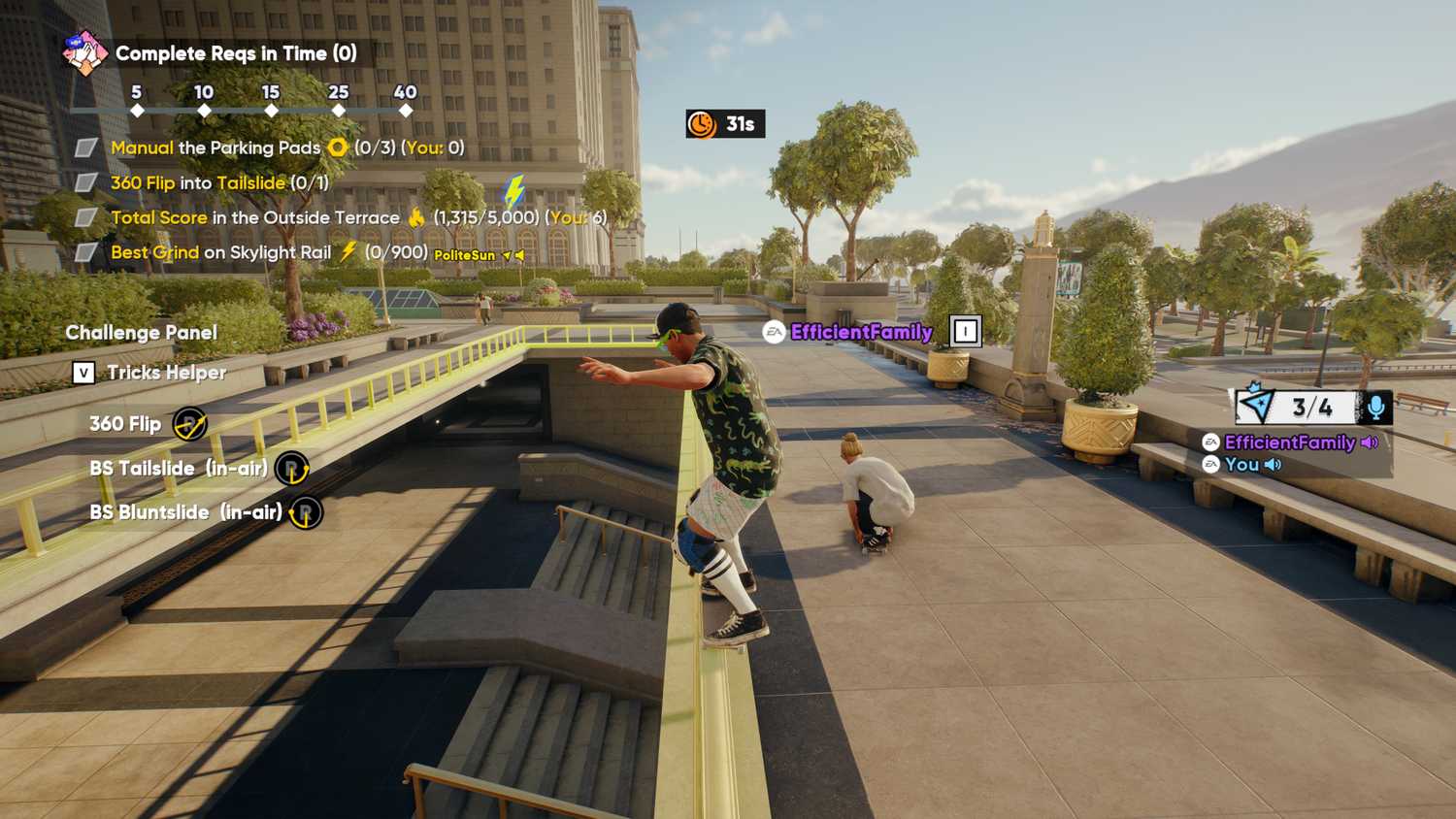Screen dimensions: 1456x819
Task: Expand the Challenge Panel
Action: (141, 332)
